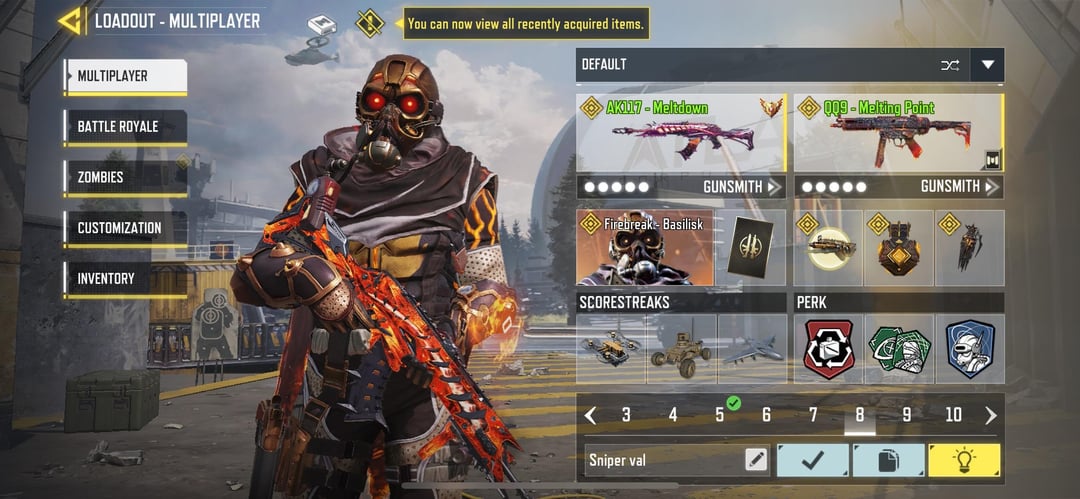
Task: Open the Zombies loadout tab
Action: click(x=125, y=178)
